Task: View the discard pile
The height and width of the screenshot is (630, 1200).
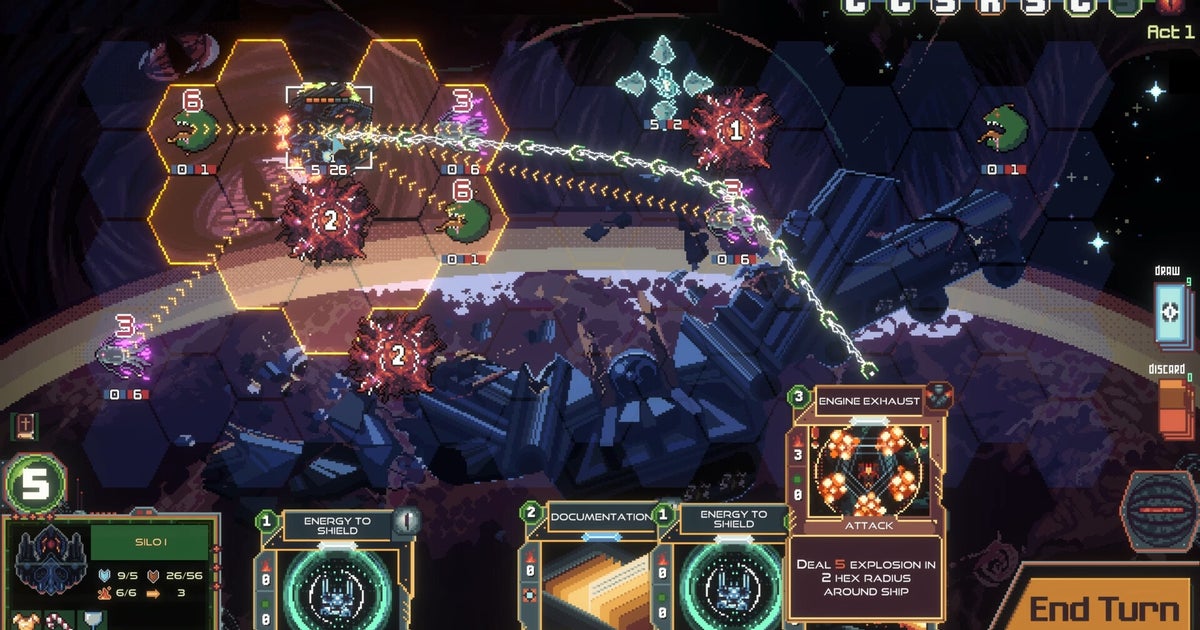Action: click(1175, 407)
